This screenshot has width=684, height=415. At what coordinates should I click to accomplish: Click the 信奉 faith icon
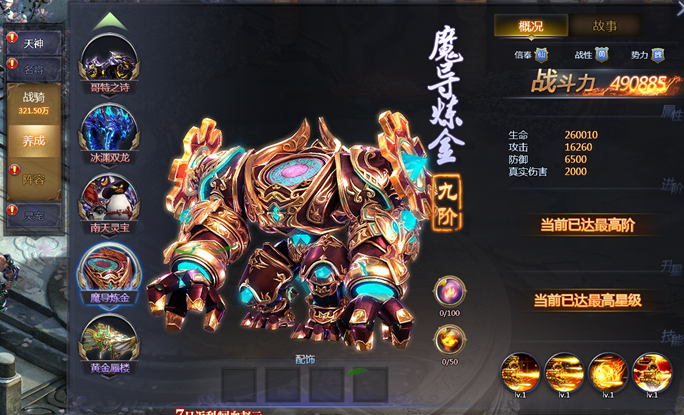tap(541, 54)
